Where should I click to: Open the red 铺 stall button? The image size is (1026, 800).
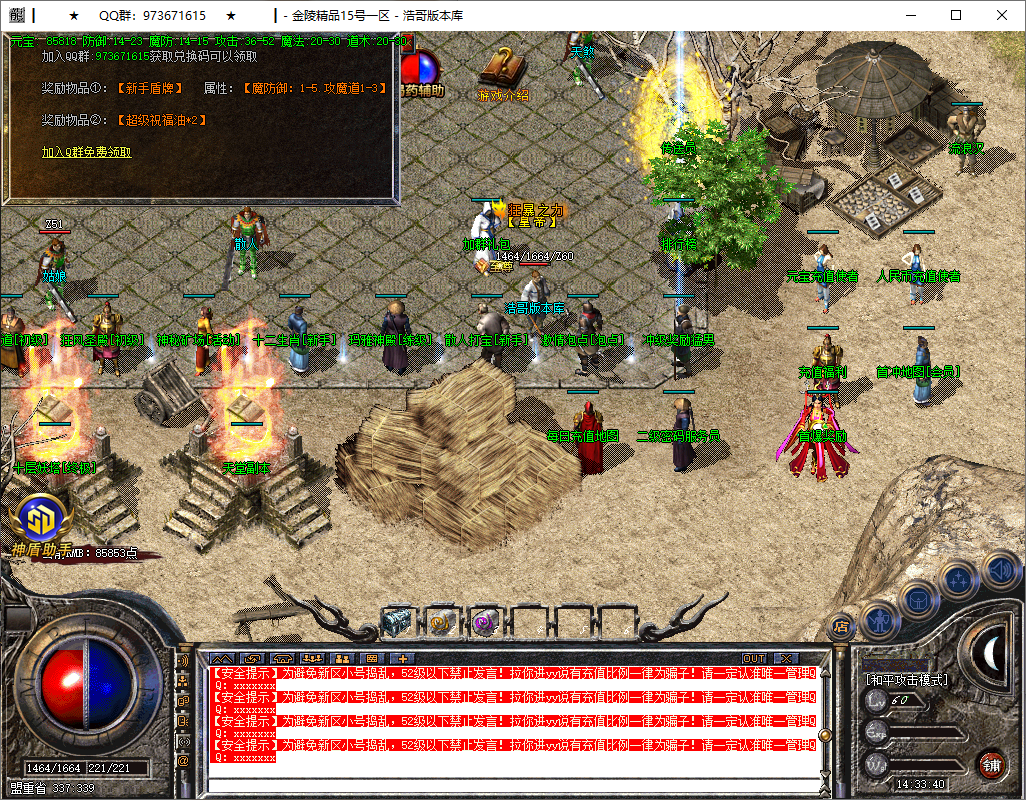click(x=991, y=765)
